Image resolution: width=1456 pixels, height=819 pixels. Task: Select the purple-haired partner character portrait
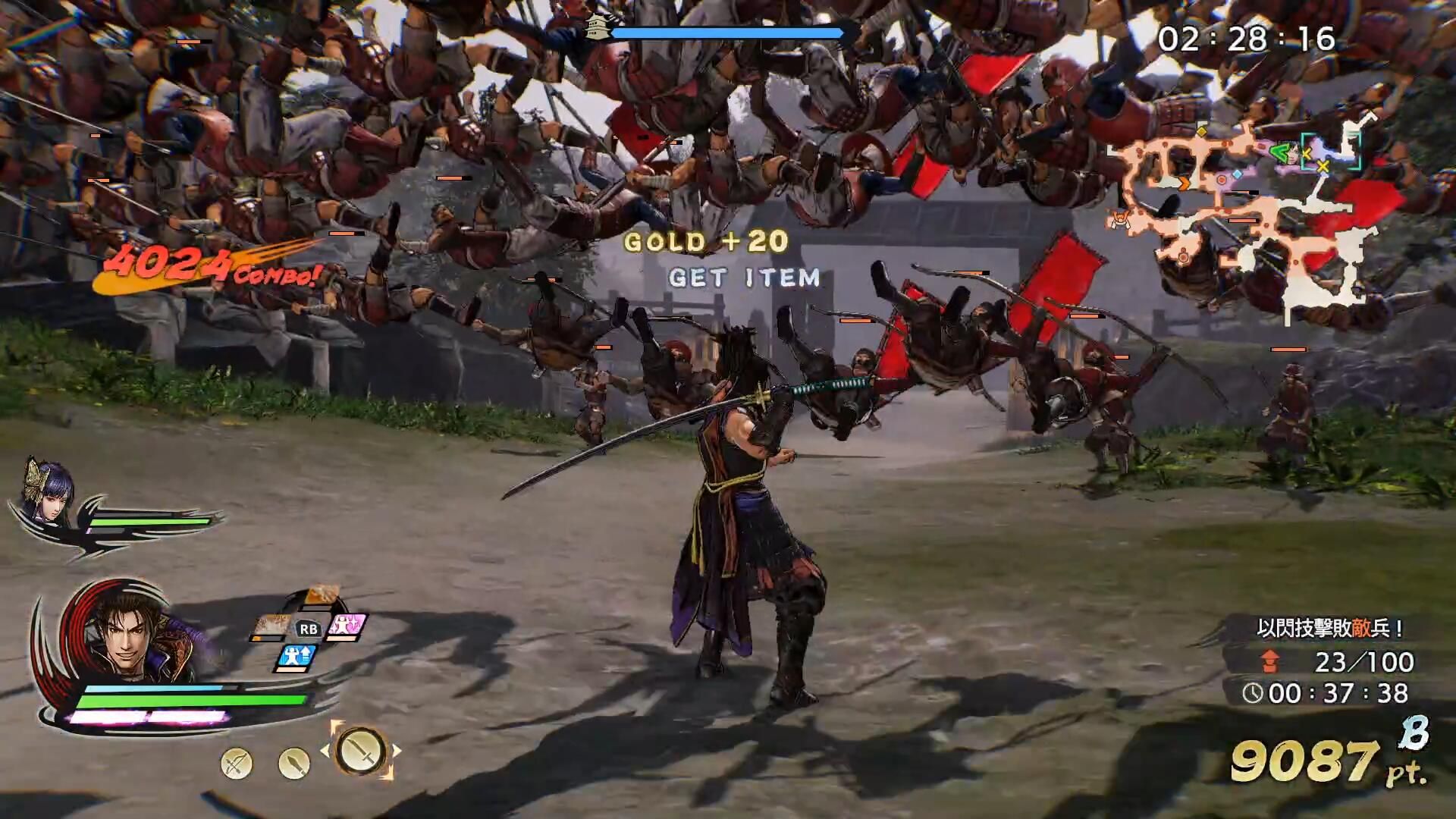point(42,491)
